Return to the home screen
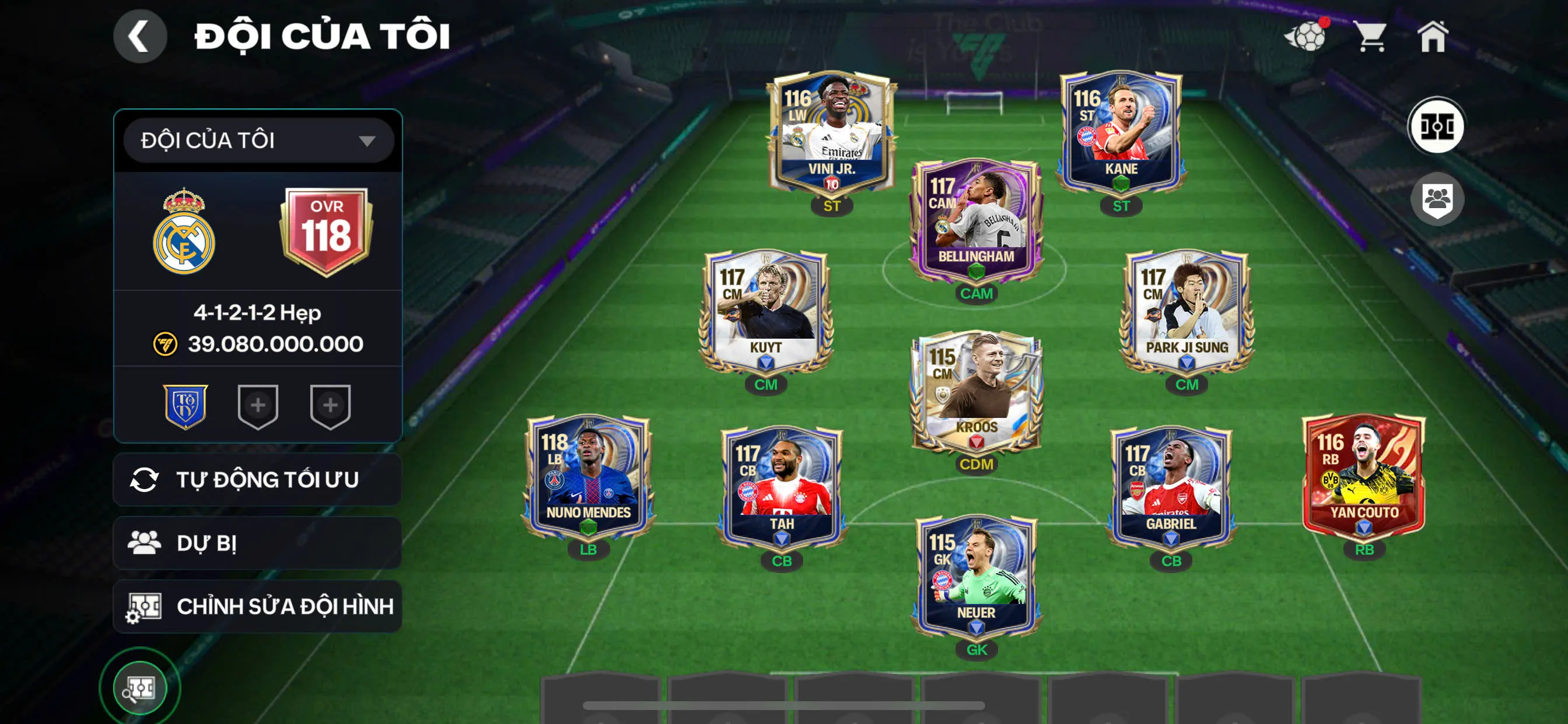The width and height of the screenshot is (1568, 724). (x=1432, y=37)
